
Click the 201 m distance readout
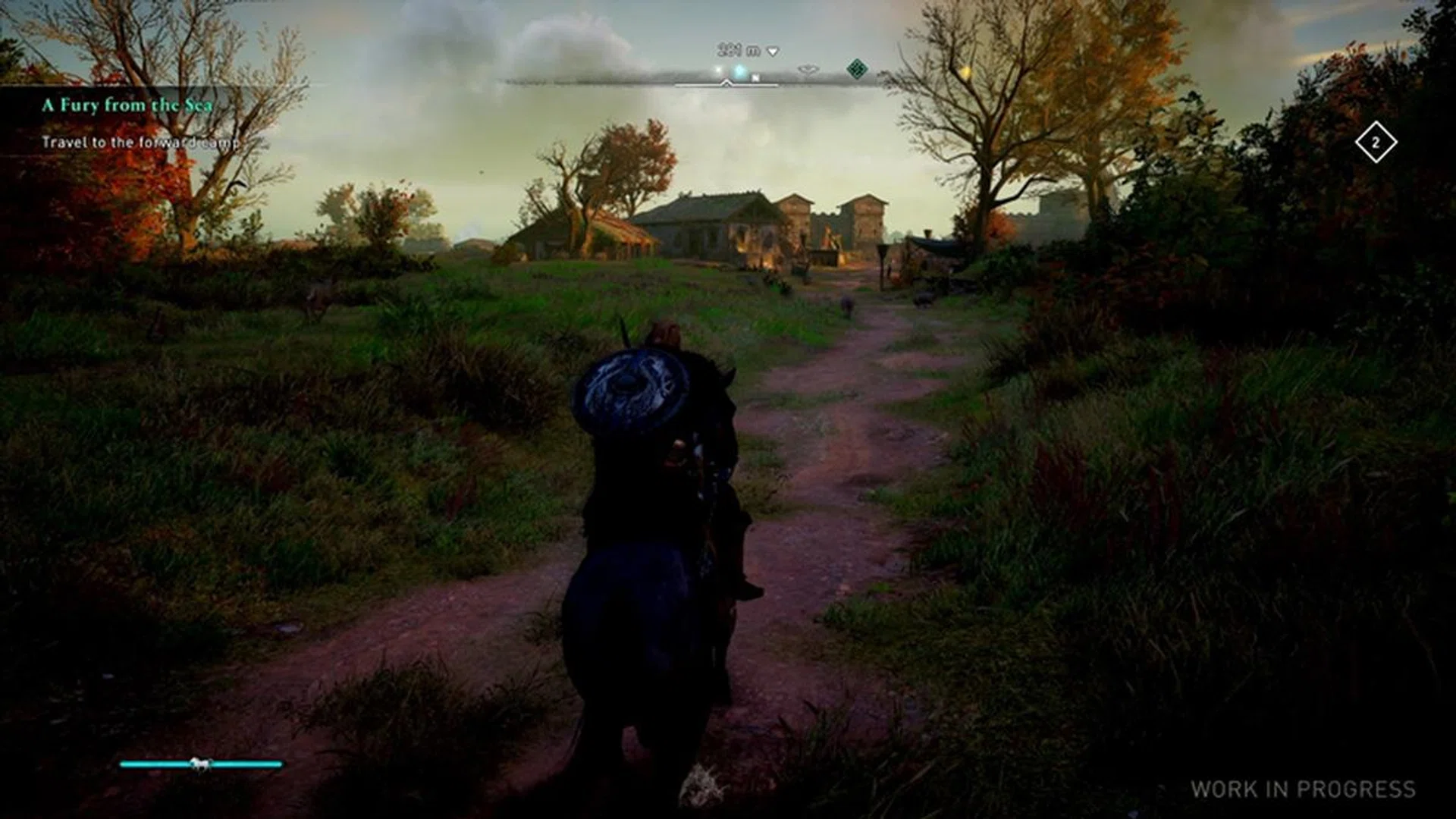pyautogui.click(x=736, y=49)
